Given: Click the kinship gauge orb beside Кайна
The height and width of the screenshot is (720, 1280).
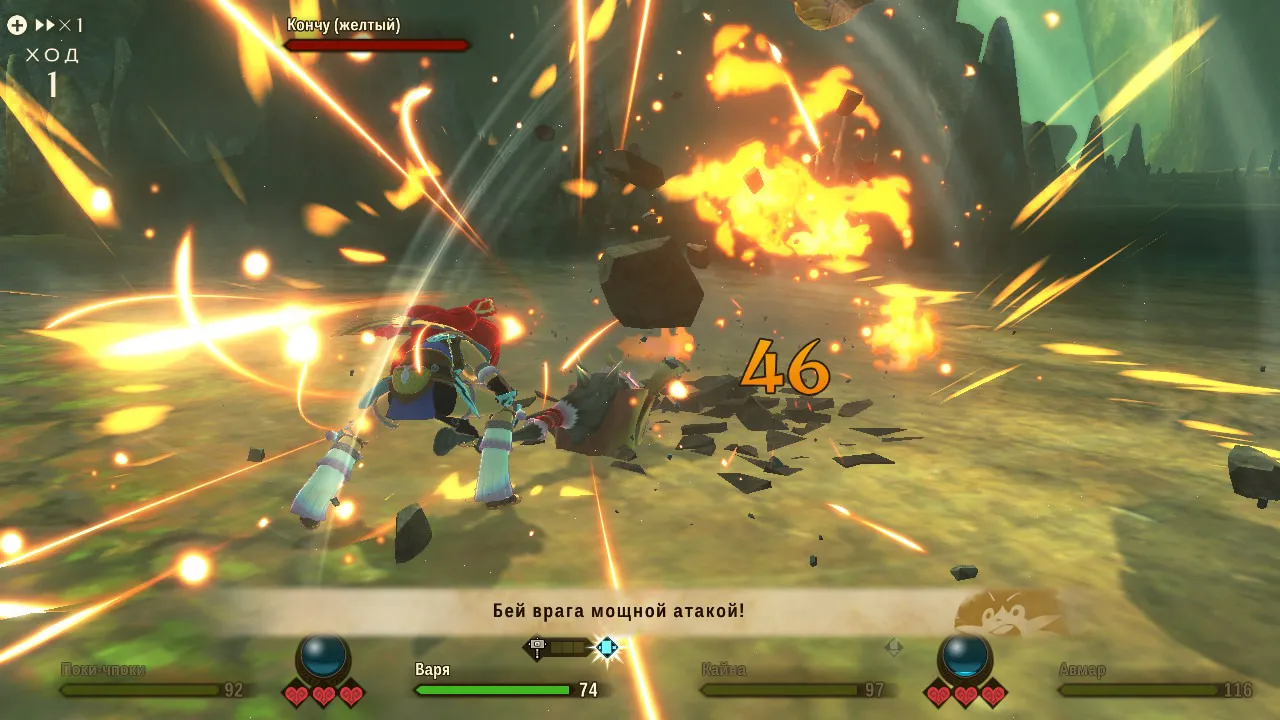Looking at the screenshot, I should click(x=965, y=657).
